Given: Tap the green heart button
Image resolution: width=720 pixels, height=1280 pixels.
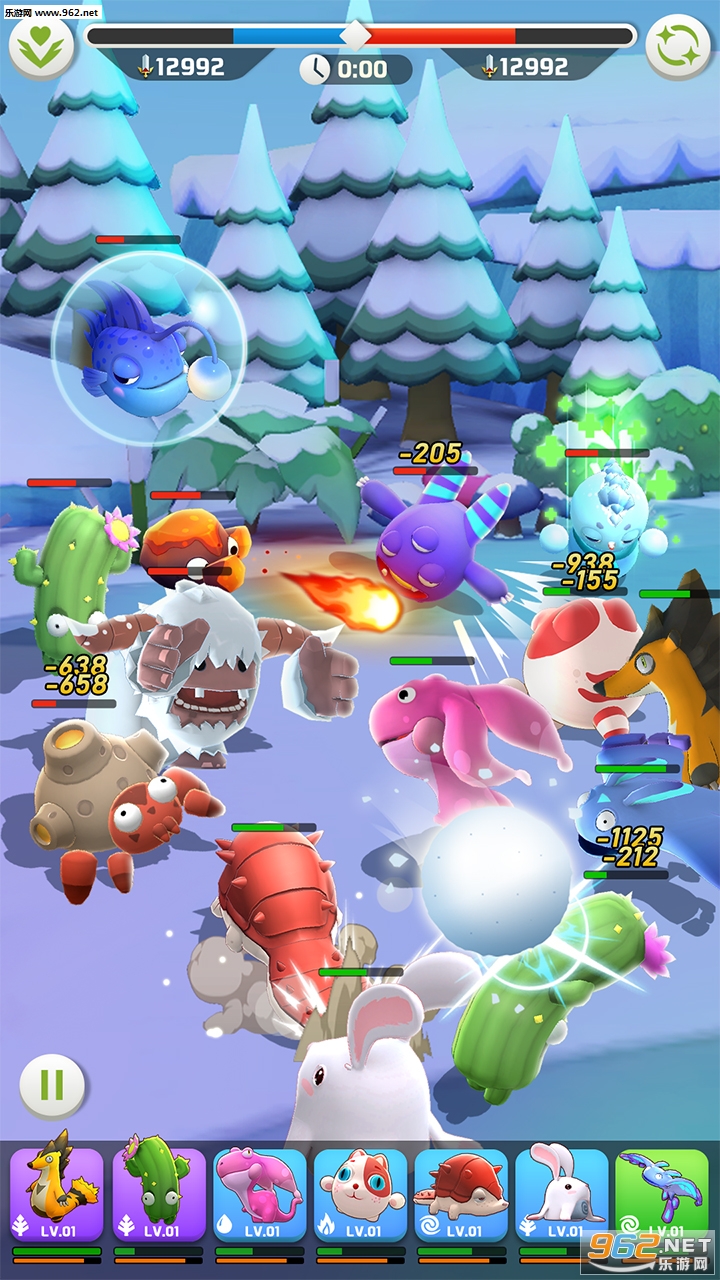Looking at the screenshot, I should [x=43, y=45].
